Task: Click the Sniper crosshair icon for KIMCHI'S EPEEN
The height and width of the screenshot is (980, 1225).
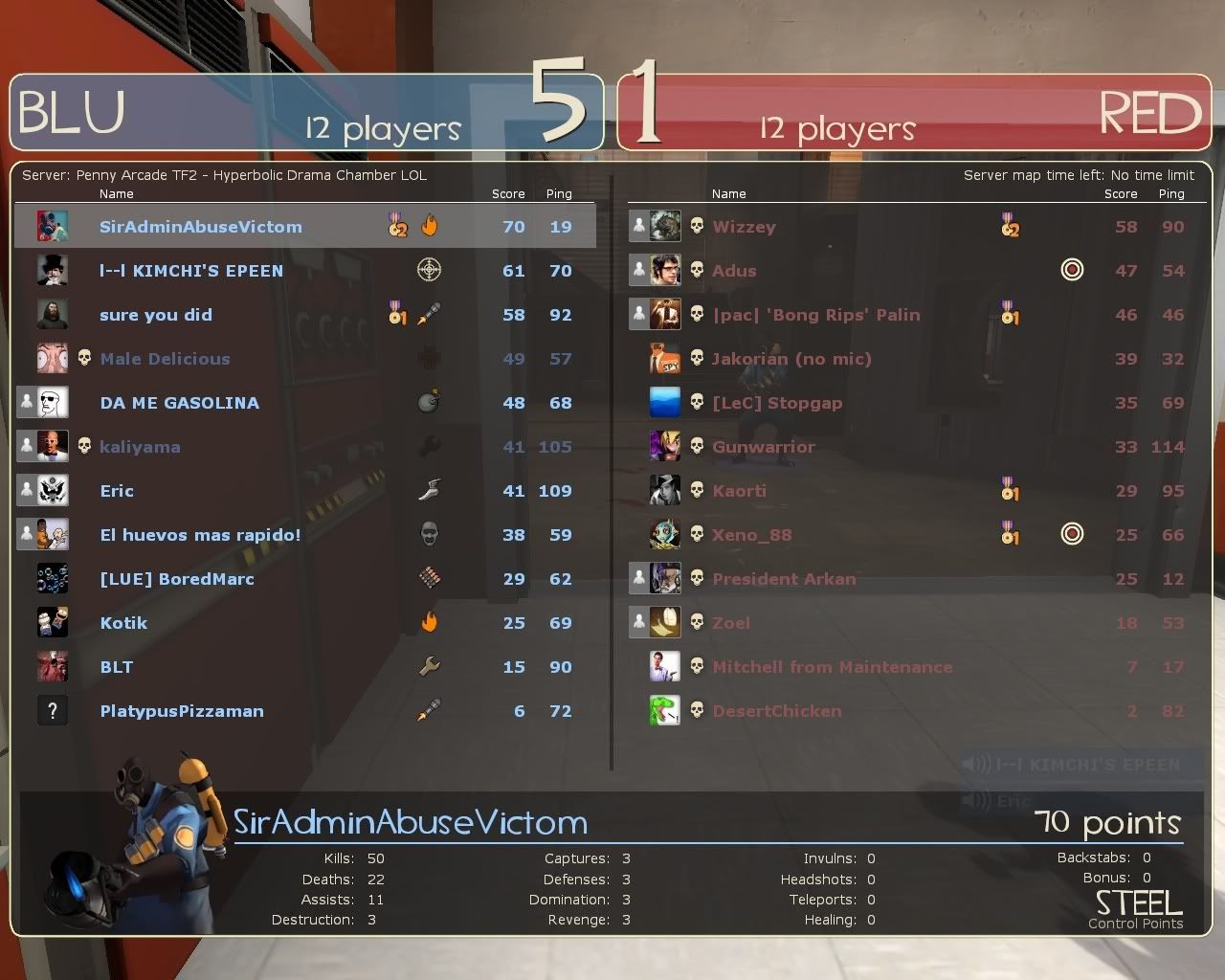Action: coord(429,270)
